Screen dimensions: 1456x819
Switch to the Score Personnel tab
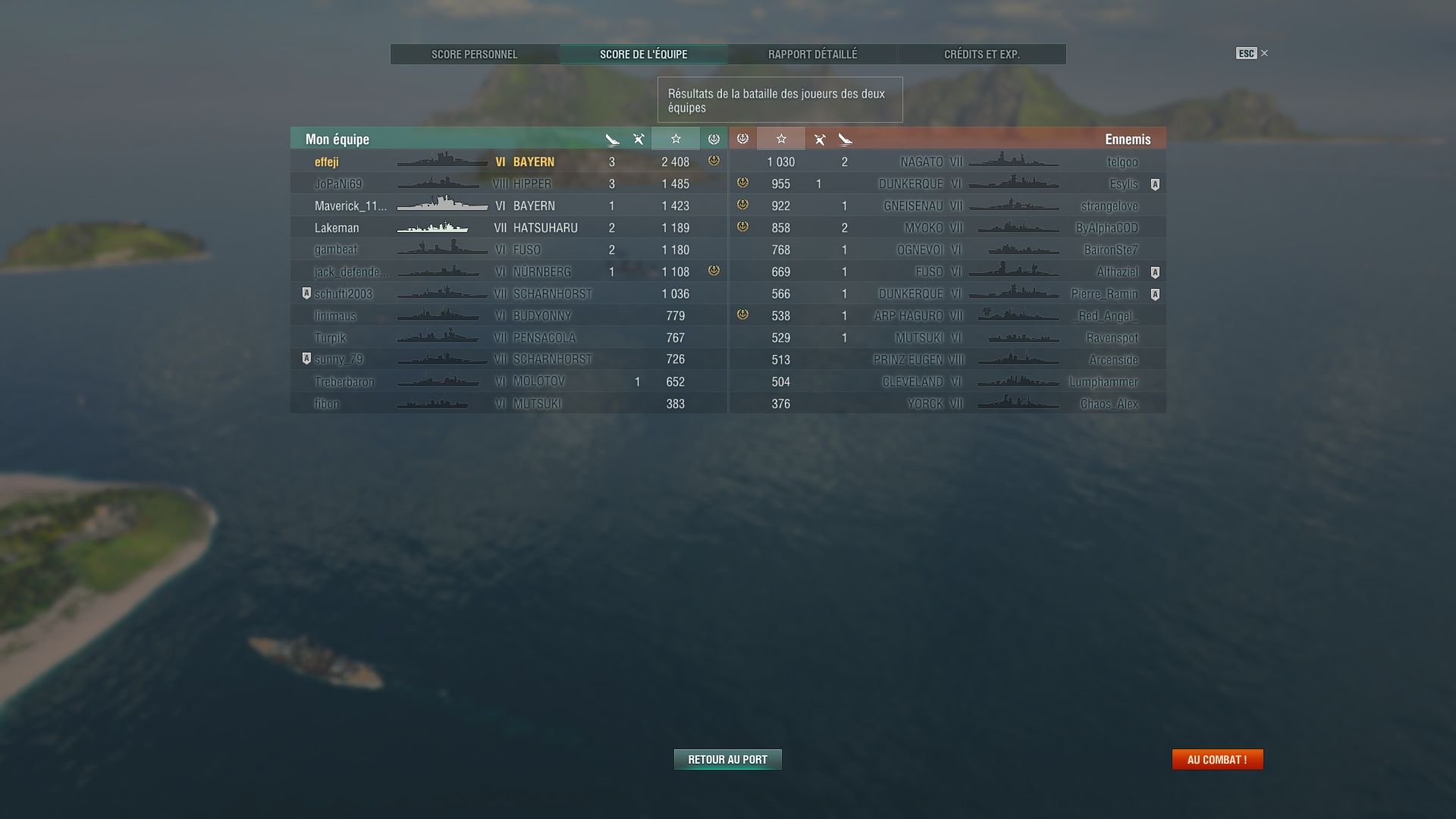[474, 54]
